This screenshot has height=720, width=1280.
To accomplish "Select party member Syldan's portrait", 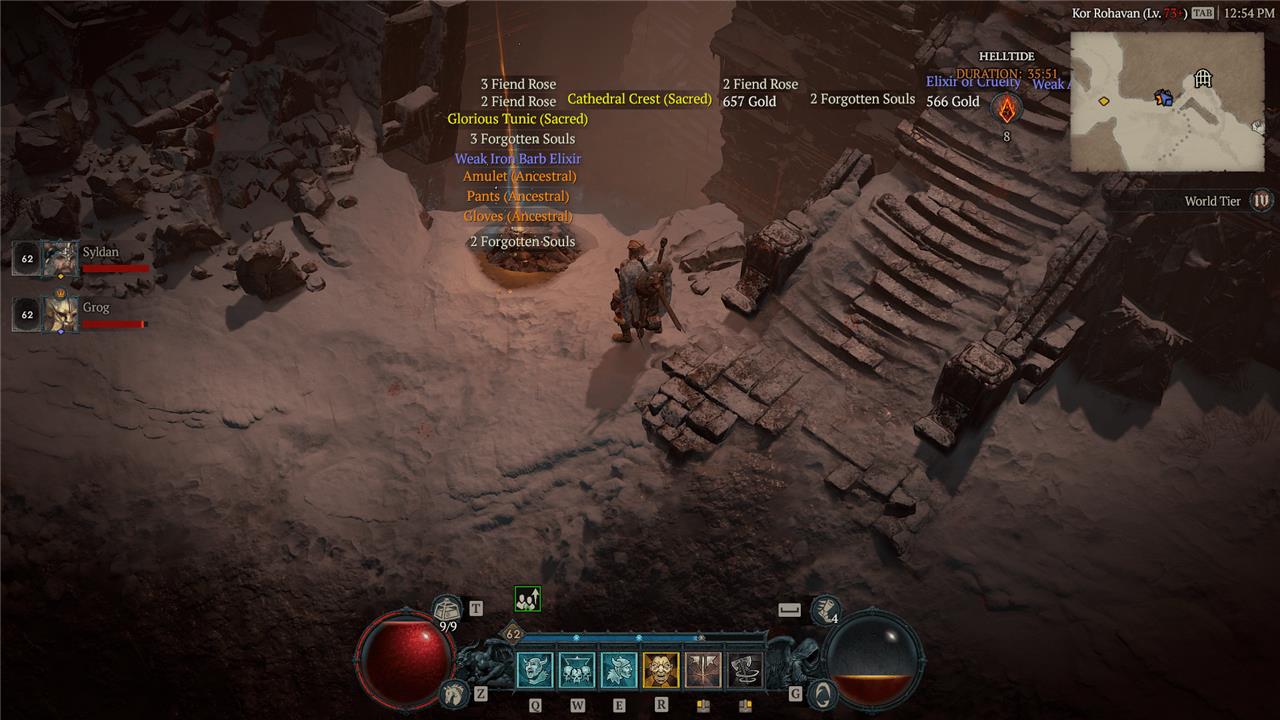I will click(60, 258).
